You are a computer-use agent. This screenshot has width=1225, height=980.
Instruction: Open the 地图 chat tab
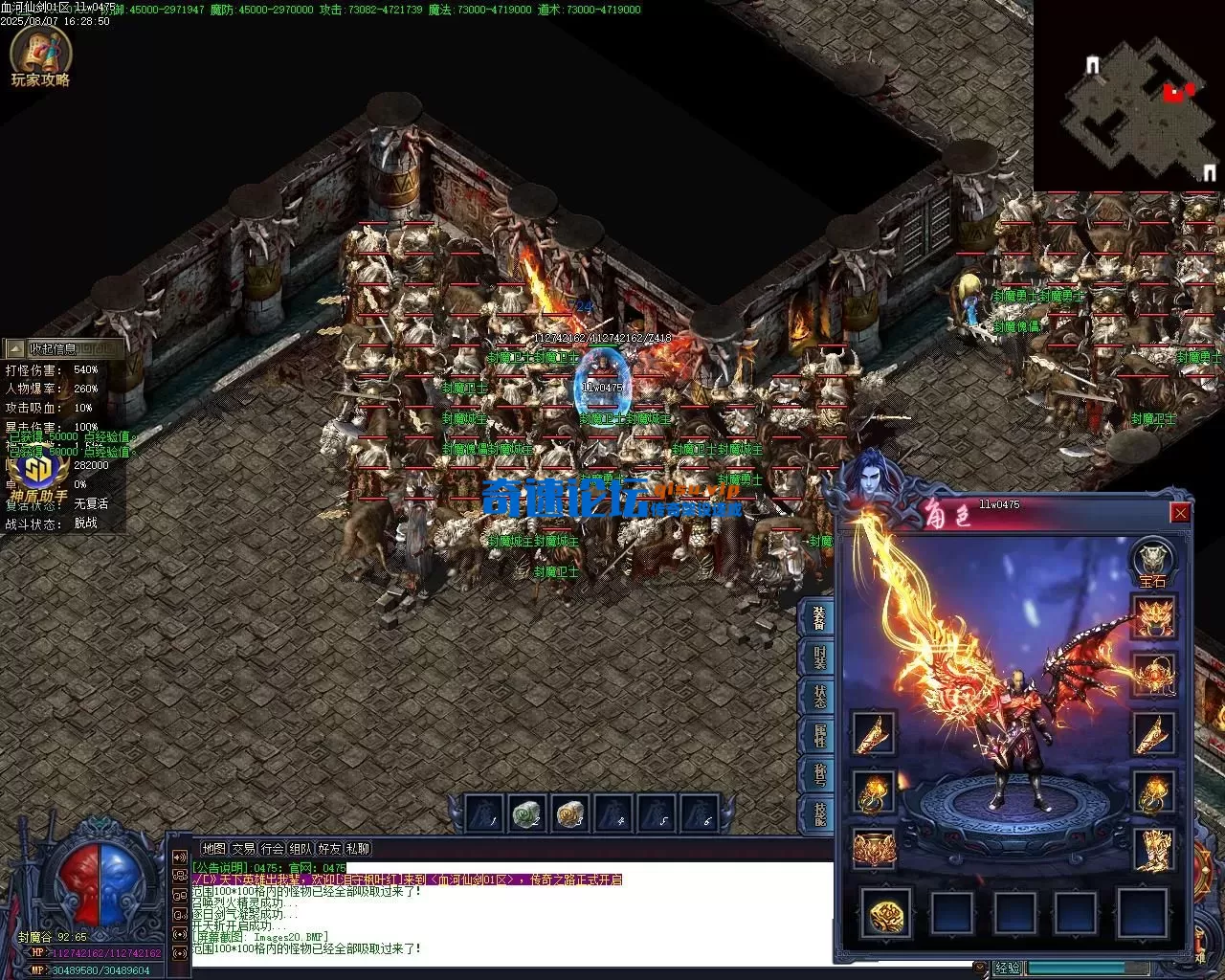pyautogui.click(x=213, y=849)
